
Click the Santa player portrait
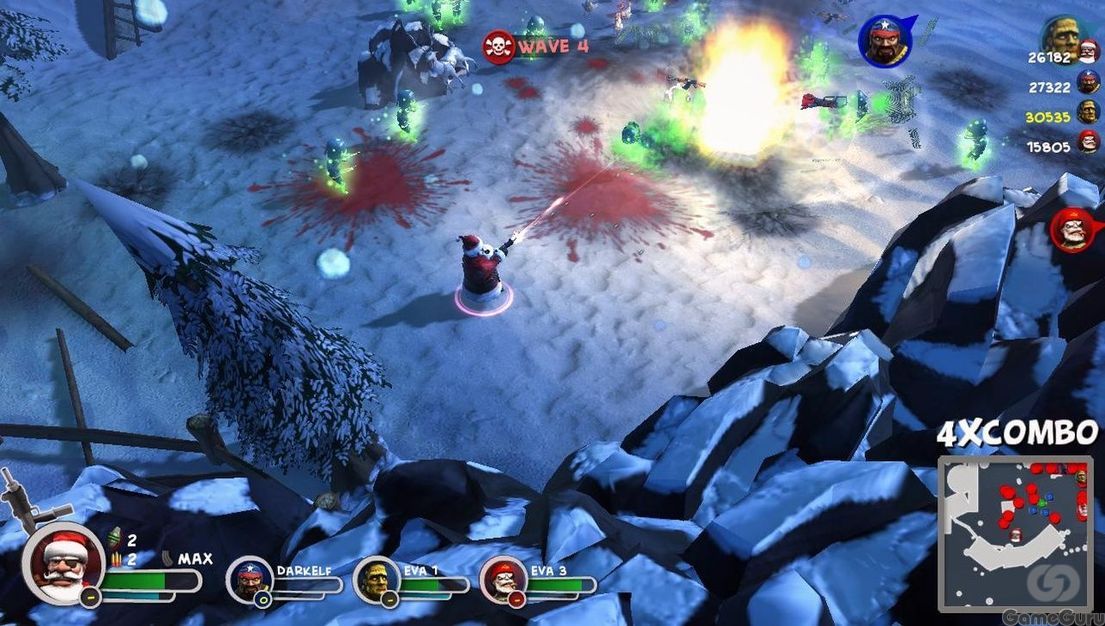click(63, 563)
